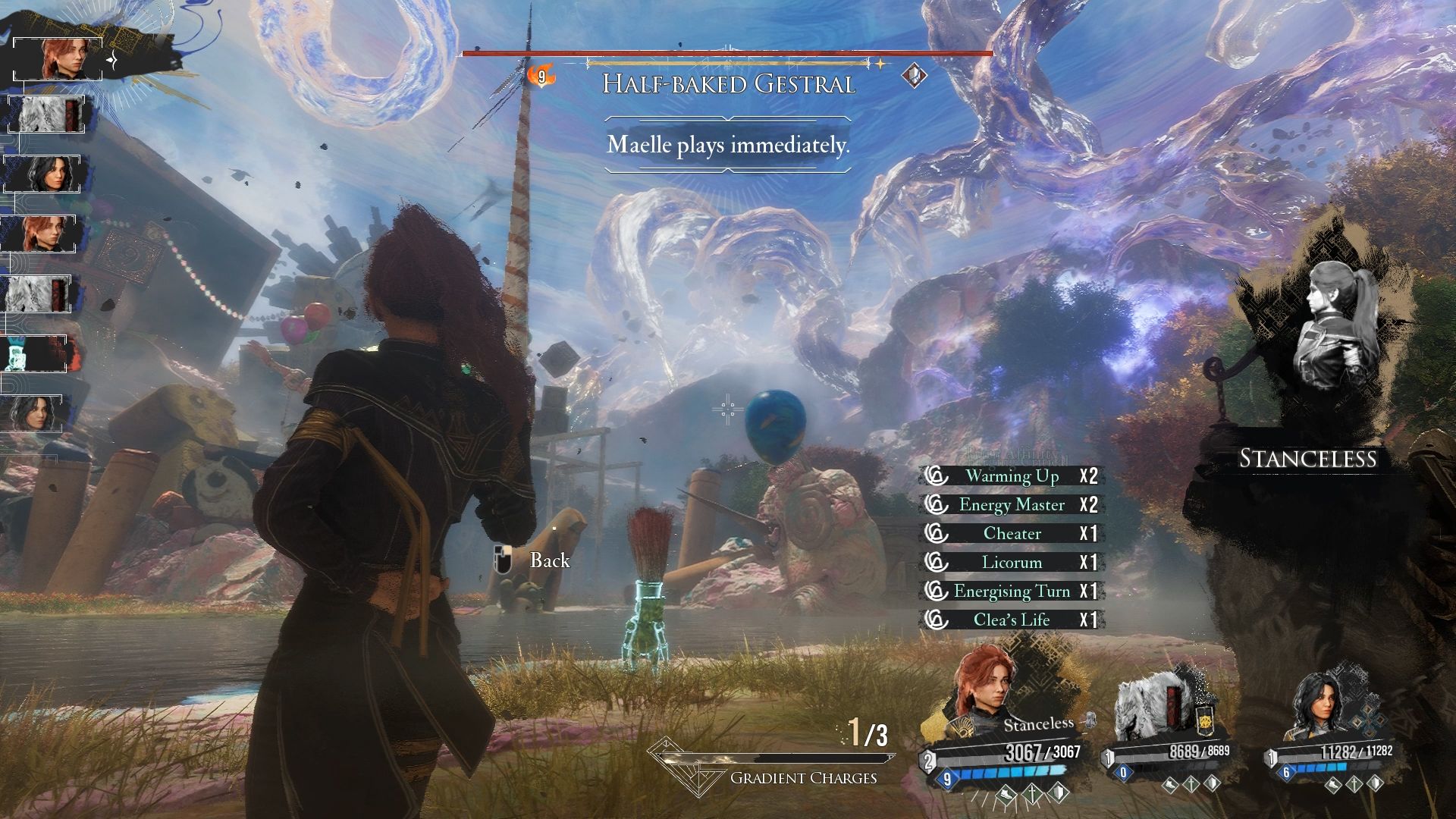
Task: Click the Warming Up status entry
Action: 1012,476
